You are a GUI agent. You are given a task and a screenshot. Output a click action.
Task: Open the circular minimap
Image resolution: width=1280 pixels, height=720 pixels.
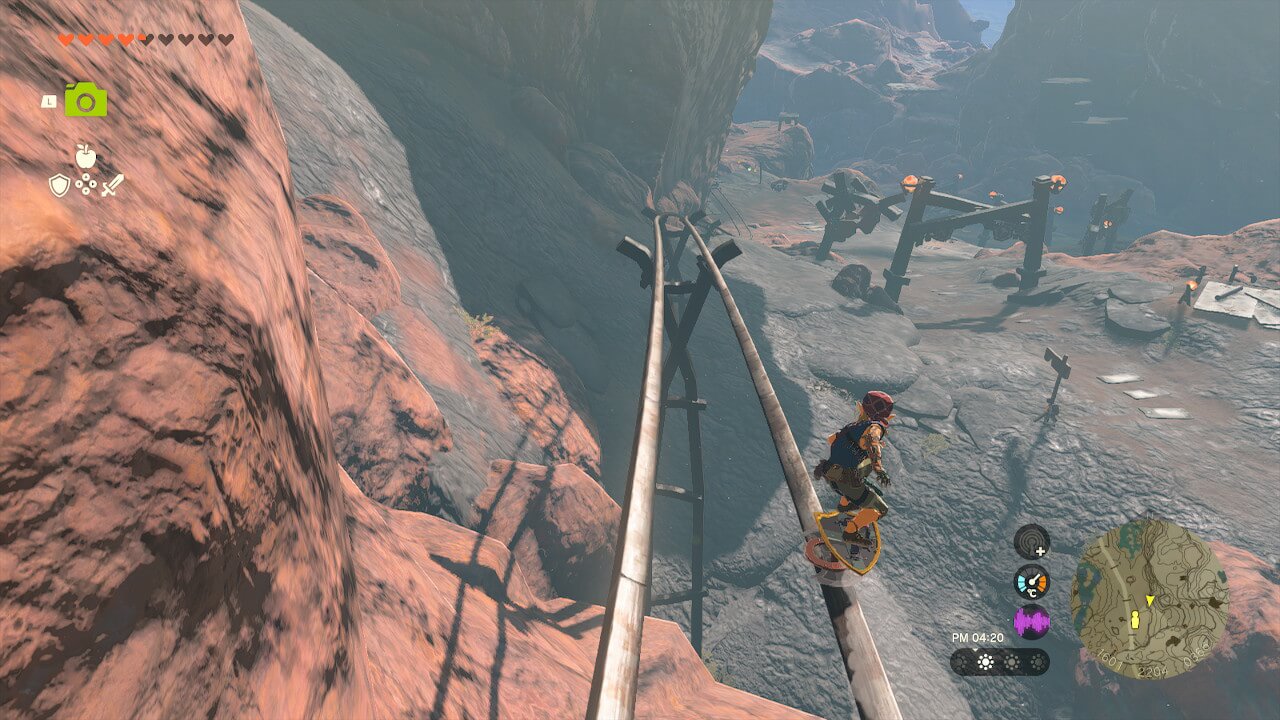(x=1149, y=599)
